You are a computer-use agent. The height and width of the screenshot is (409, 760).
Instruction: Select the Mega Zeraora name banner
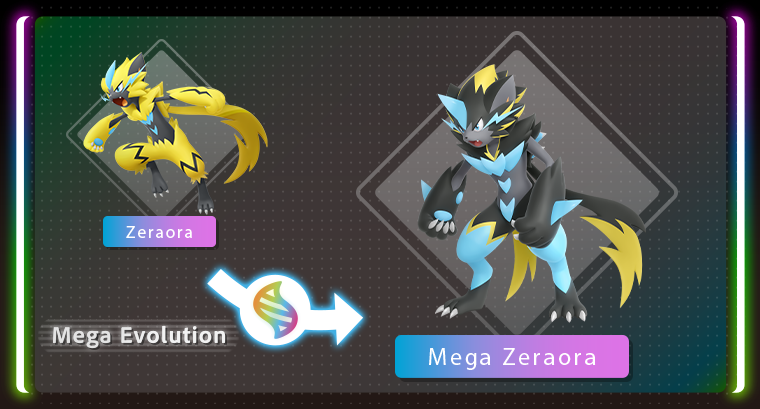512,357
